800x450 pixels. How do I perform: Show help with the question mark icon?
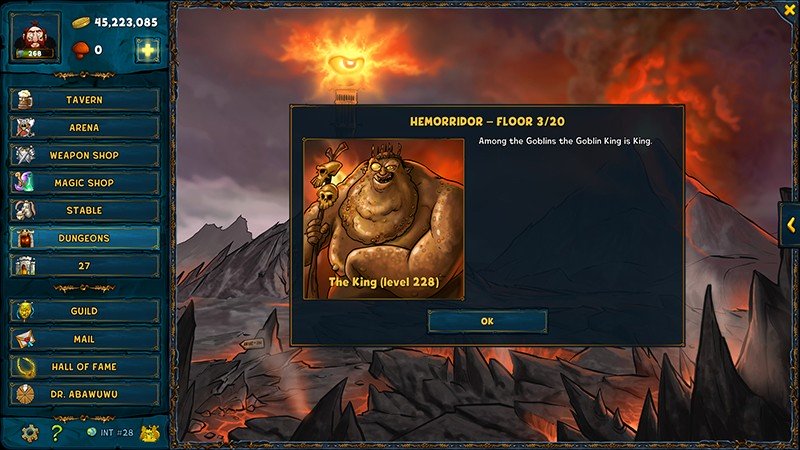tap(57, 433)
